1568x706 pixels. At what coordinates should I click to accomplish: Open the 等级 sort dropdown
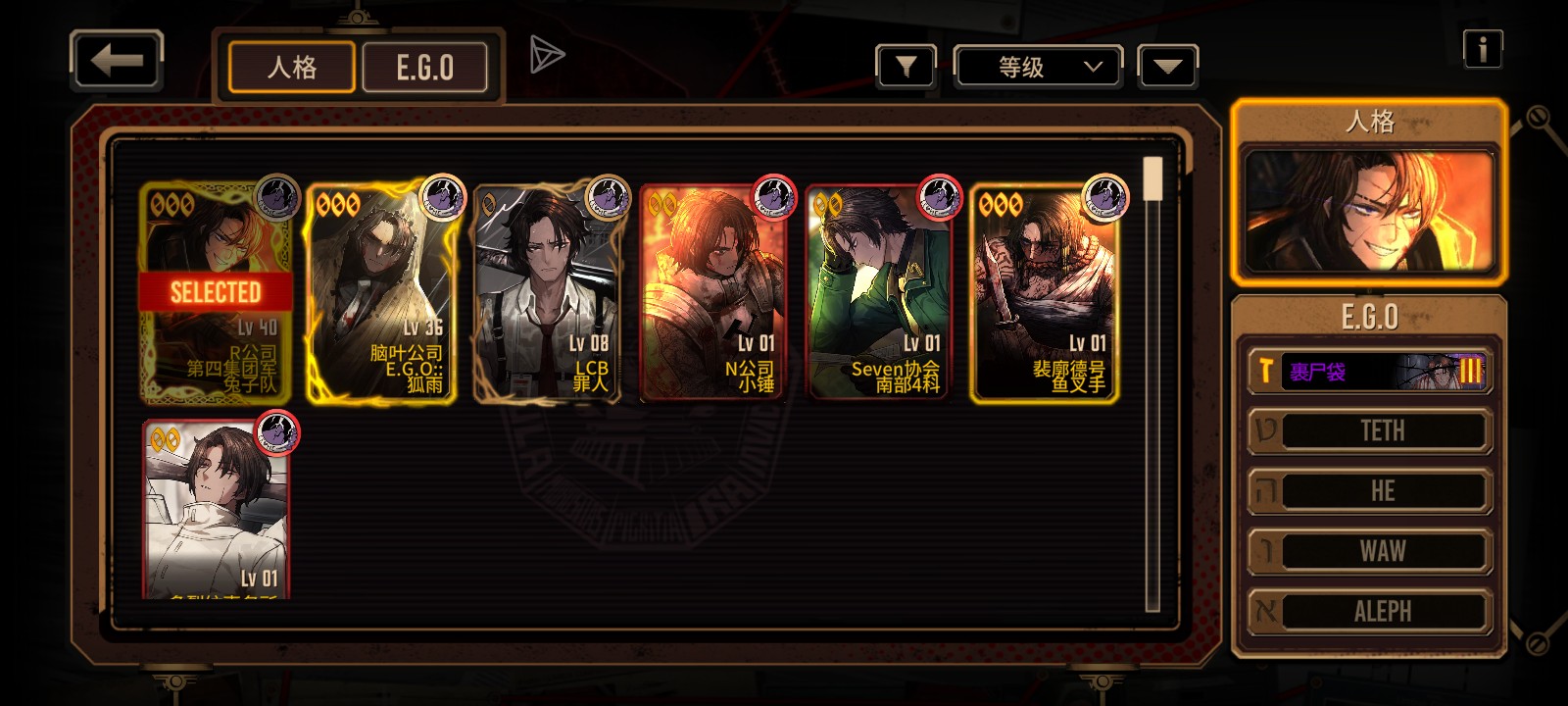click(x=1039, y=67)
